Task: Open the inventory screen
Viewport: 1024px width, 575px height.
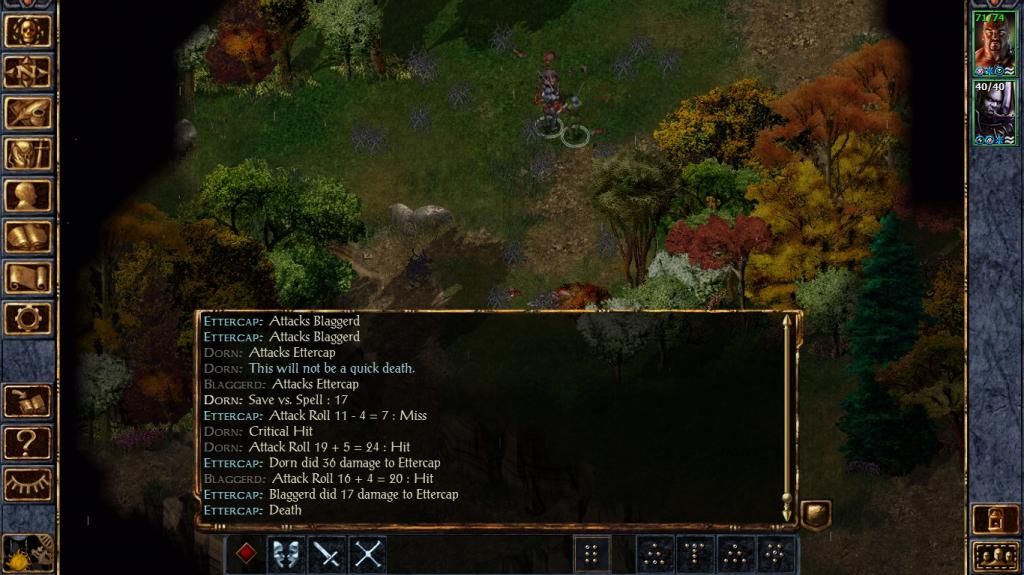Action: pos(27,154)
